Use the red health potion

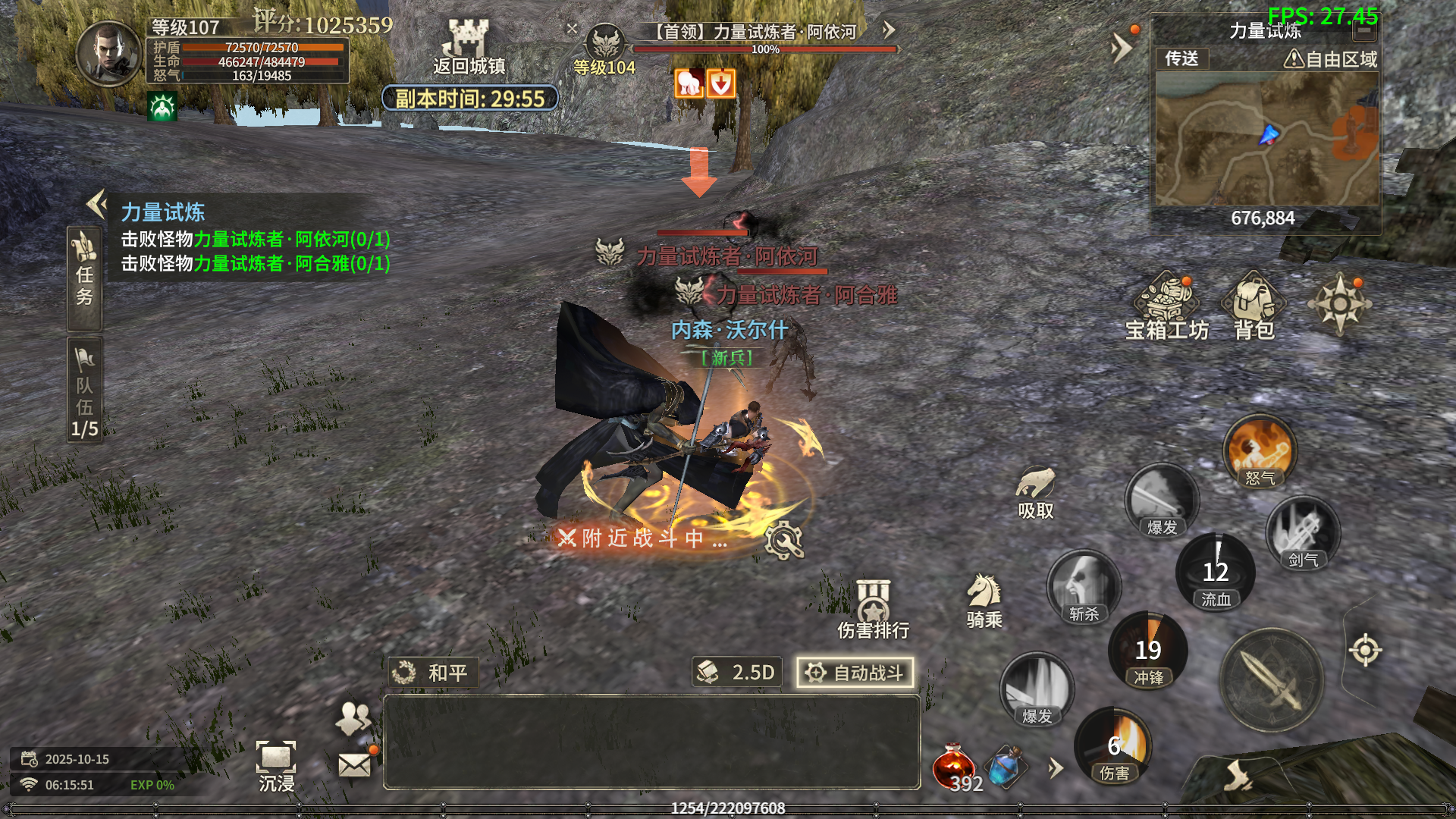(x=954, y=767)
